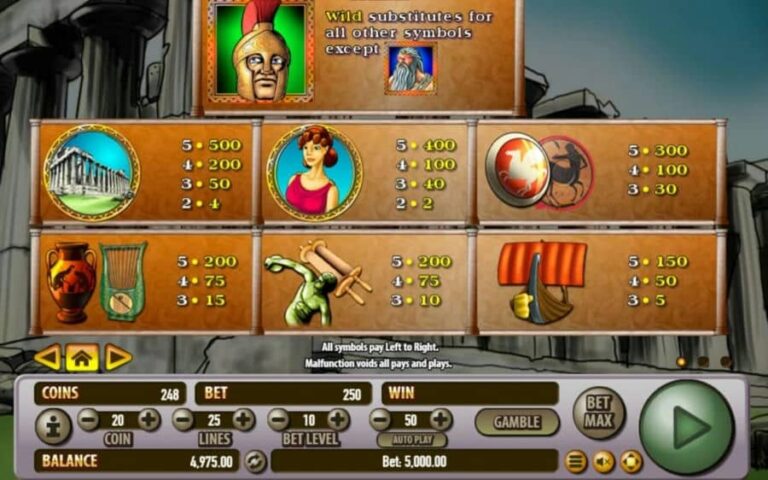The width and height of the screenshot is (768, 480).
Task: Go to the previous paytable page
Action: pyautogui.click(x=47, y=357)
